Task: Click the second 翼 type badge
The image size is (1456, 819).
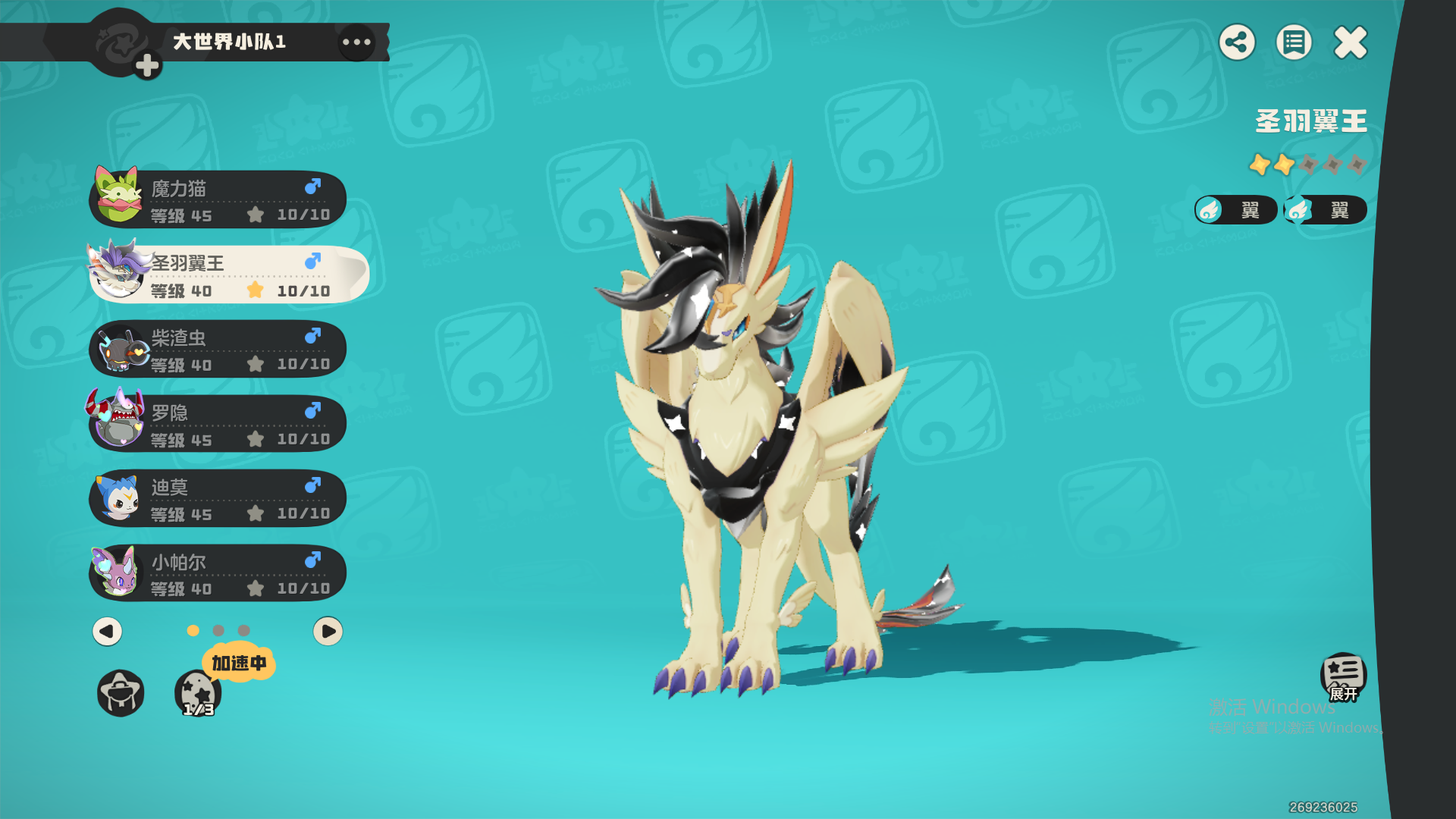Action: click(1326, 210)
